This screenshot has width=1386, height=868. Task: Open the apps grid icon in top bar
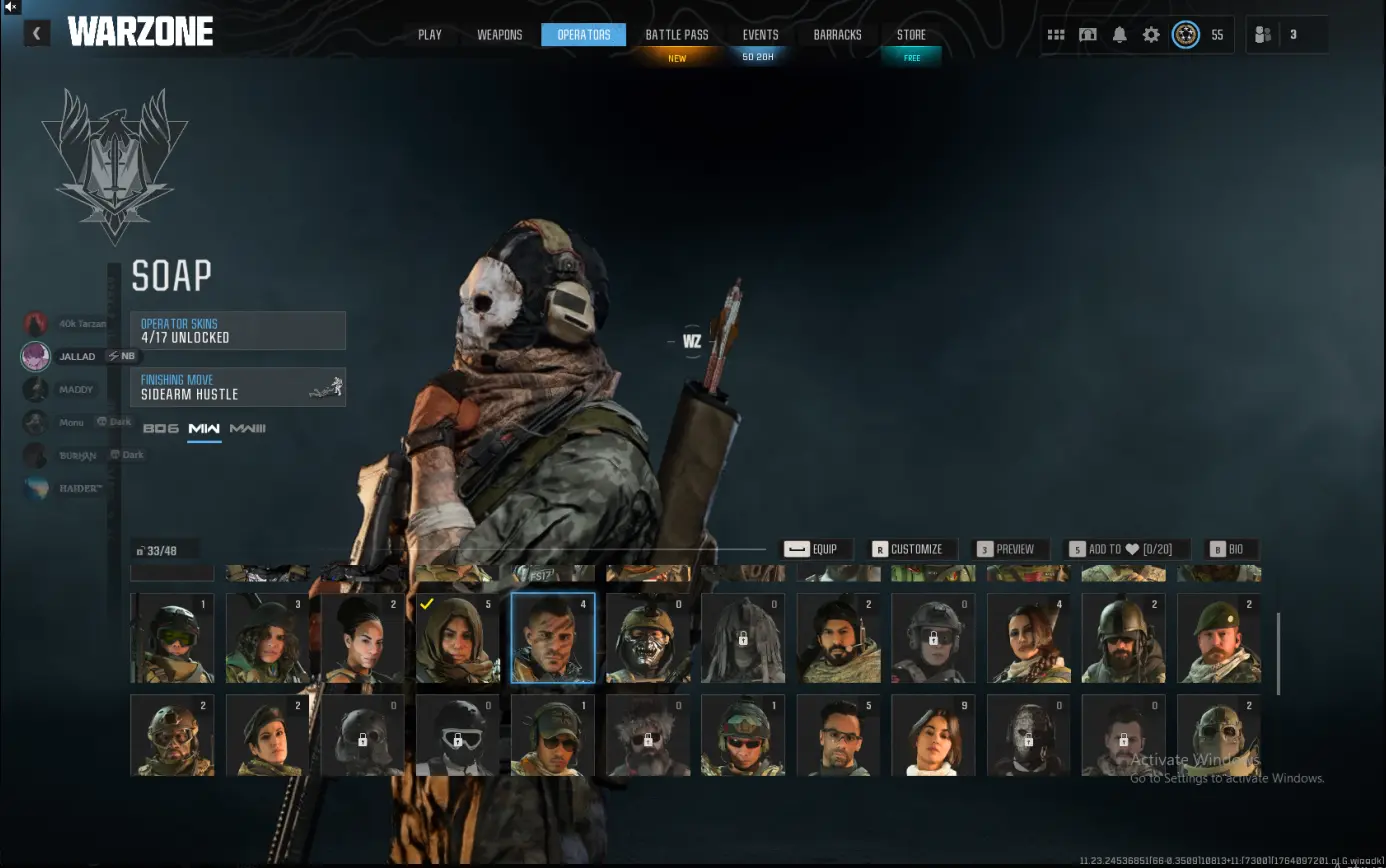1056,34
